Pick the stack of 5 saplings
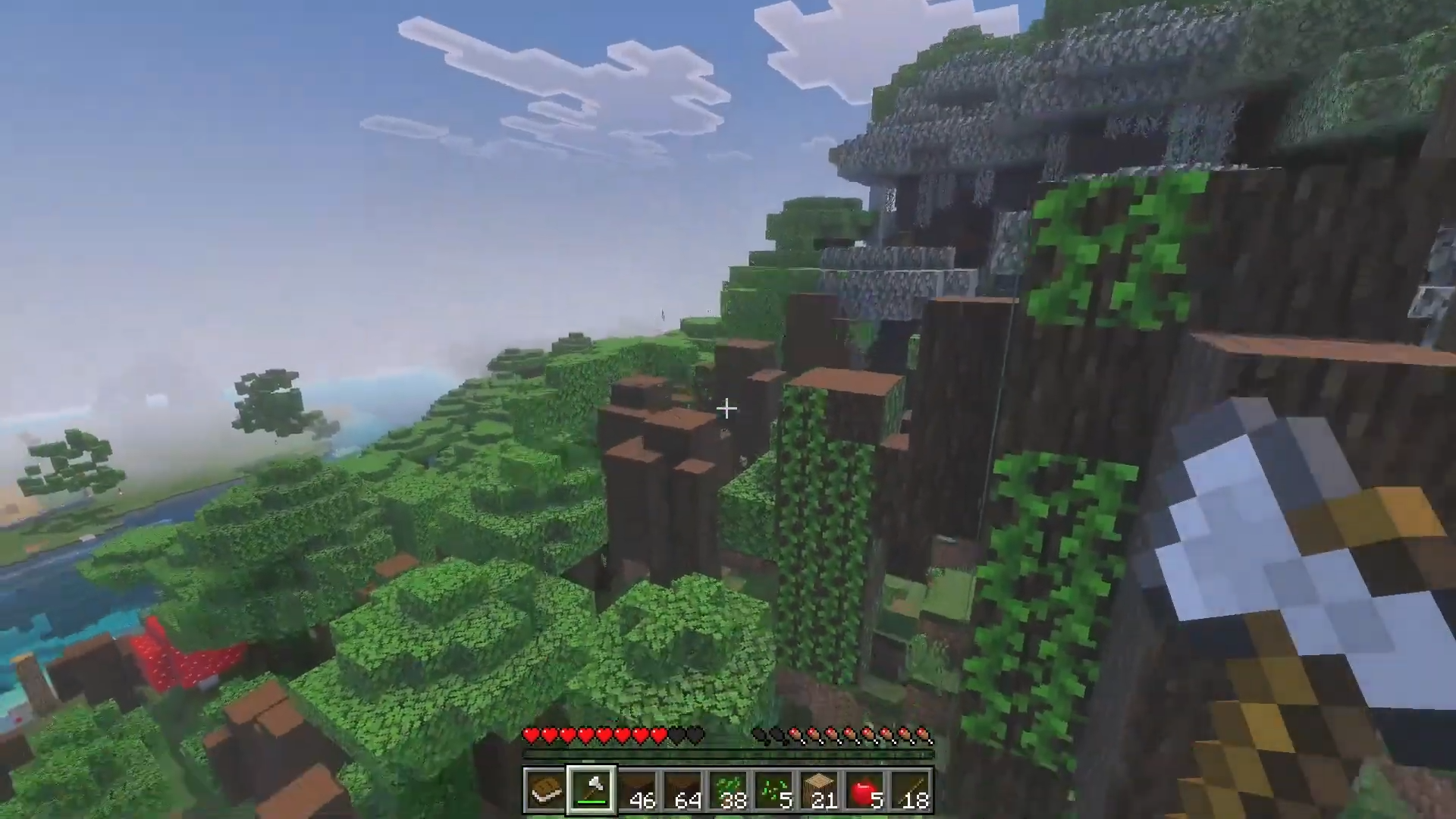Image resolution: width=1456 pixels, height=819 pixels. (773, 790)
